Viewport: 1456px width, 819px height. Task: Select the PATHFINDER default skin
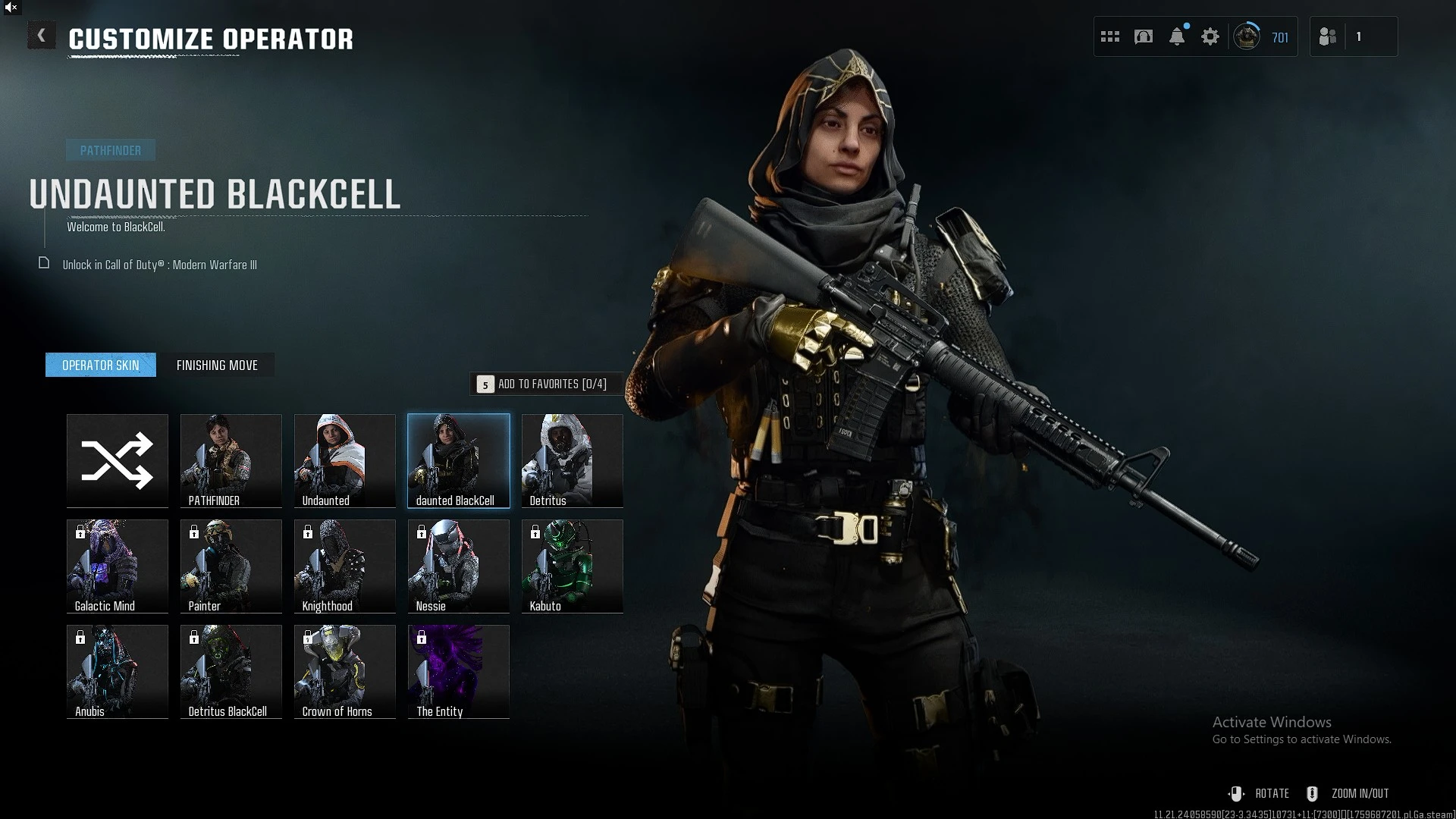(x=231, y=460)
